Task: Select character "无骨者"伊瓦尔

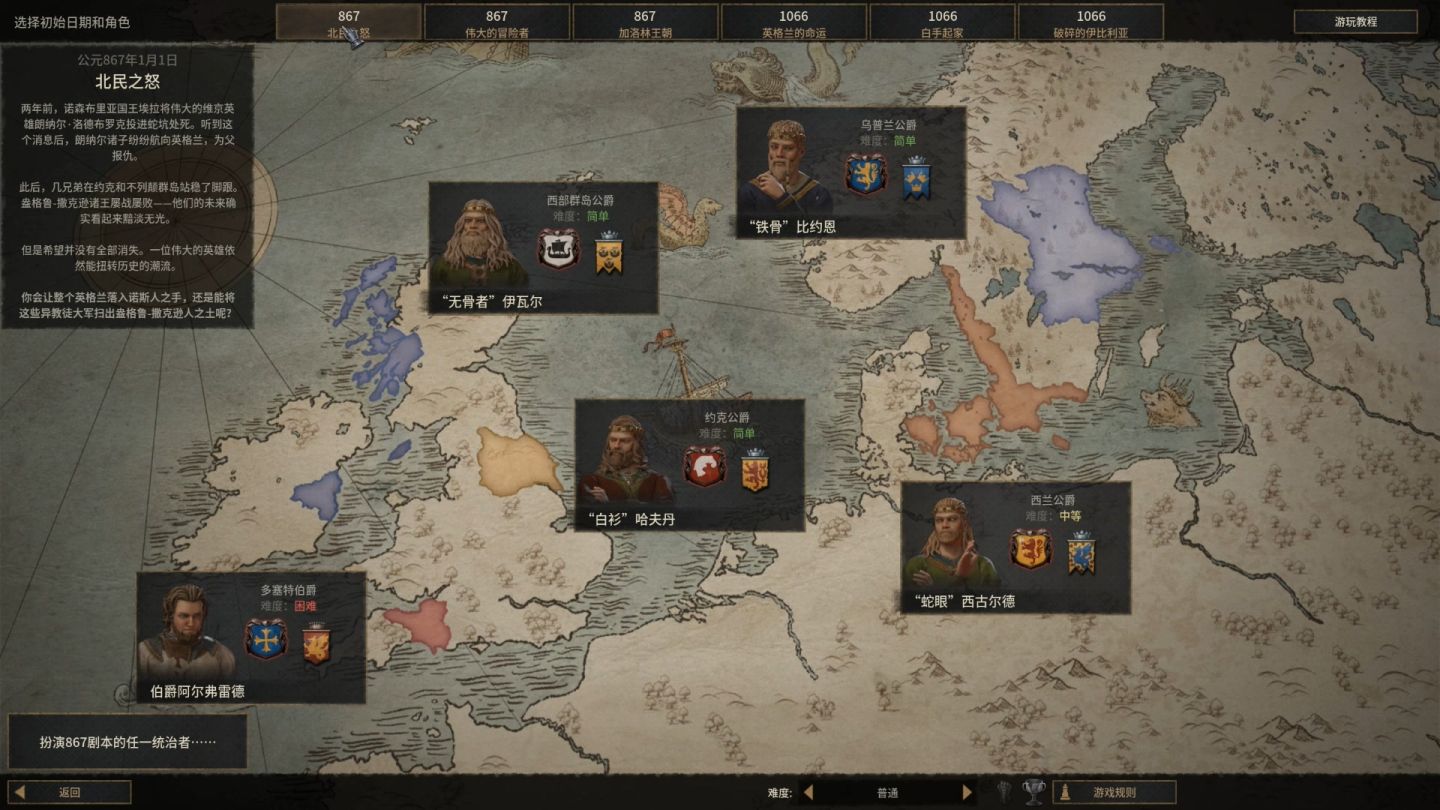Action: coord(543,248)
